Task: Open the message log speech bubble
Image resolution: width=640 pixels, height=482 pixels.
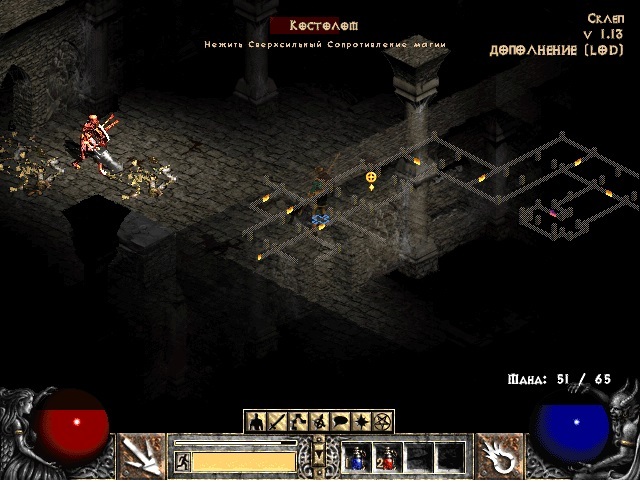Action: 341,421
